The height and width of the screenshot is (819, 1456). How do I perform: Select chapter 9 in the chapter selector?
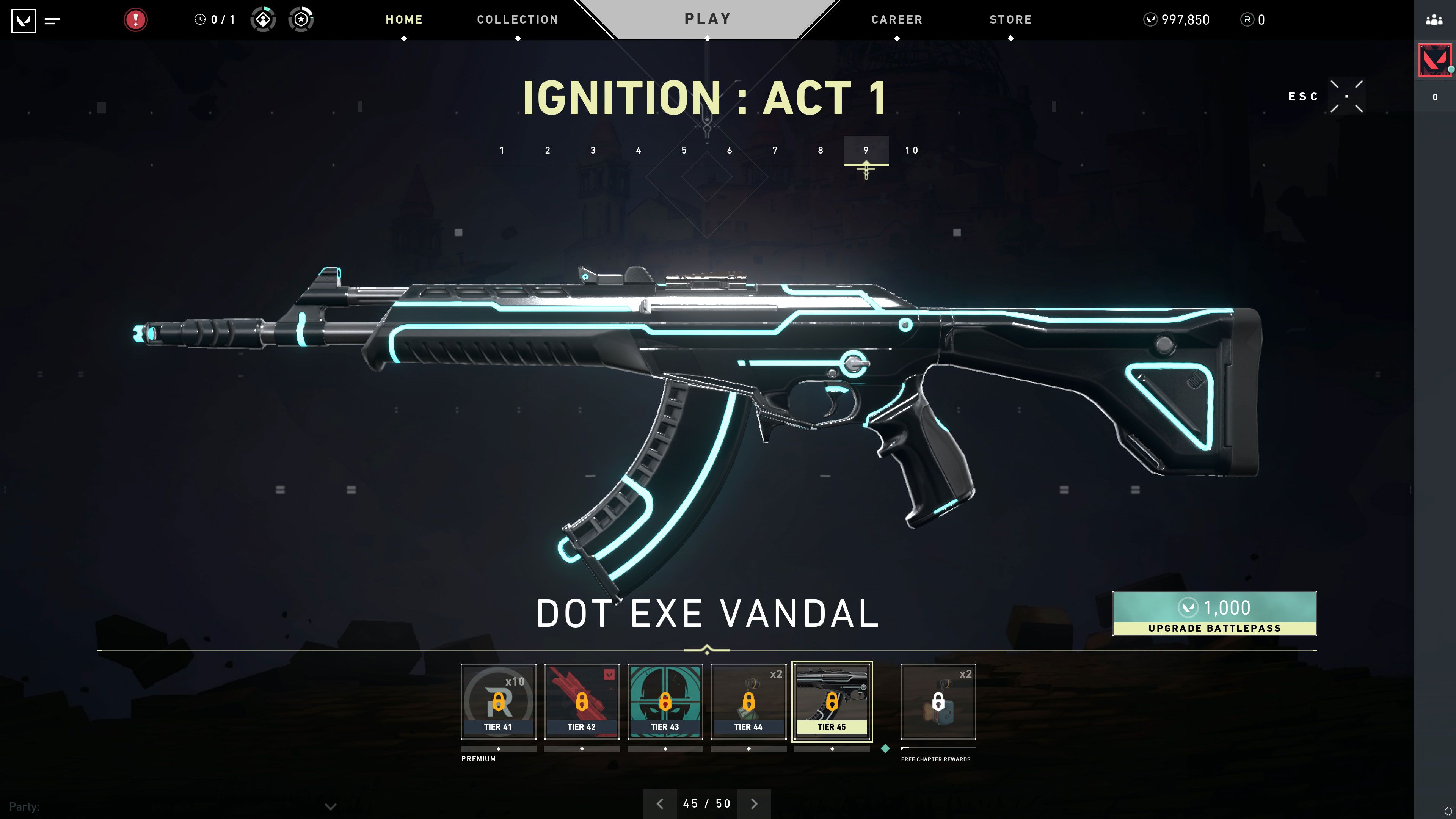[x=866, y=151]
